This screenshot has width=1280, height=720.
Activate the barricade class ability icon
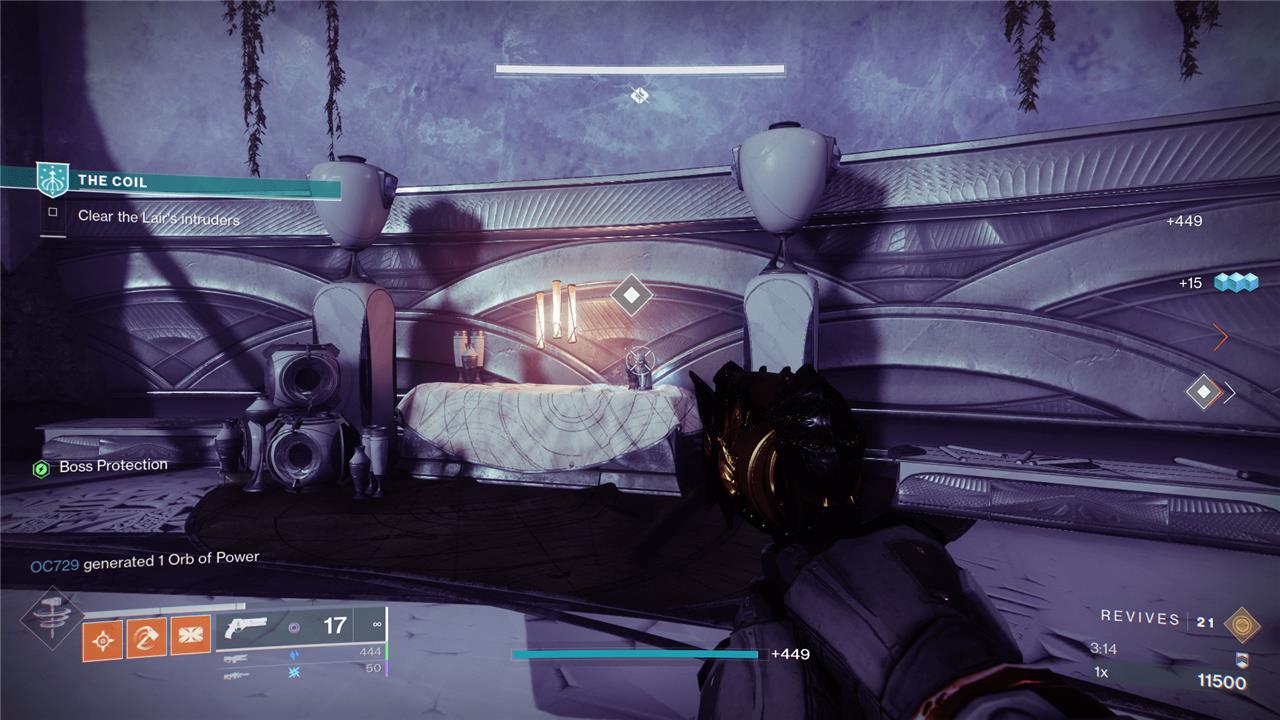pos(190,636)
